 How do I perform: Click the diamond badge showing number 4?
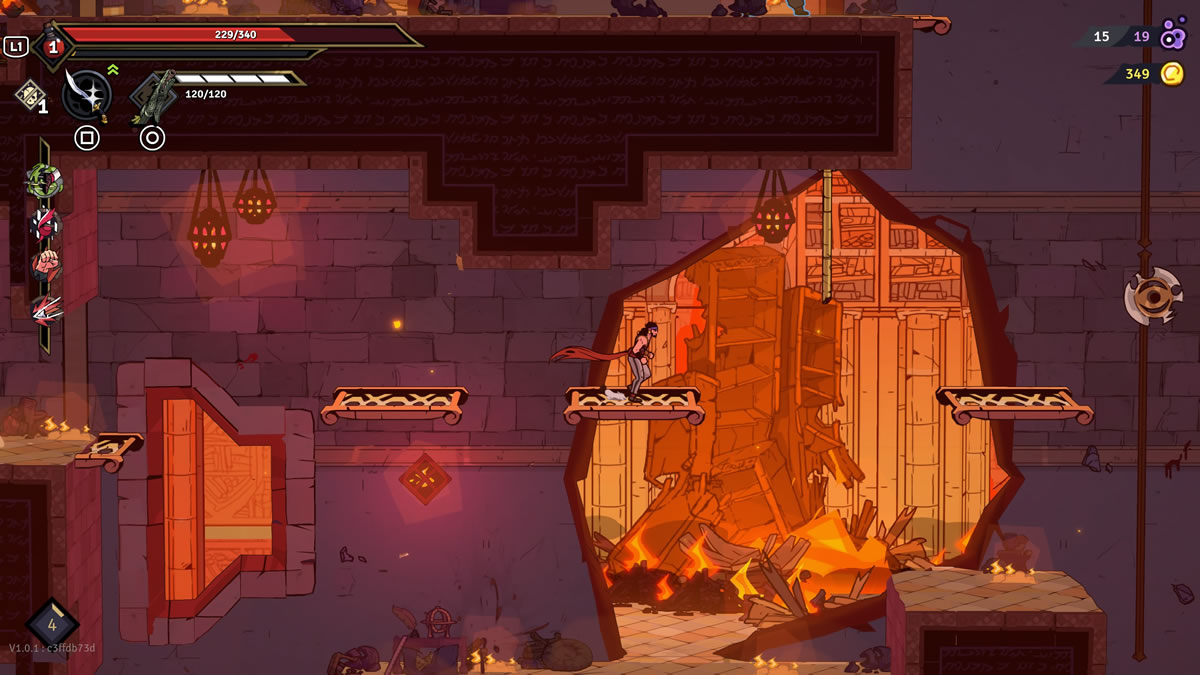tap(51, 623)
